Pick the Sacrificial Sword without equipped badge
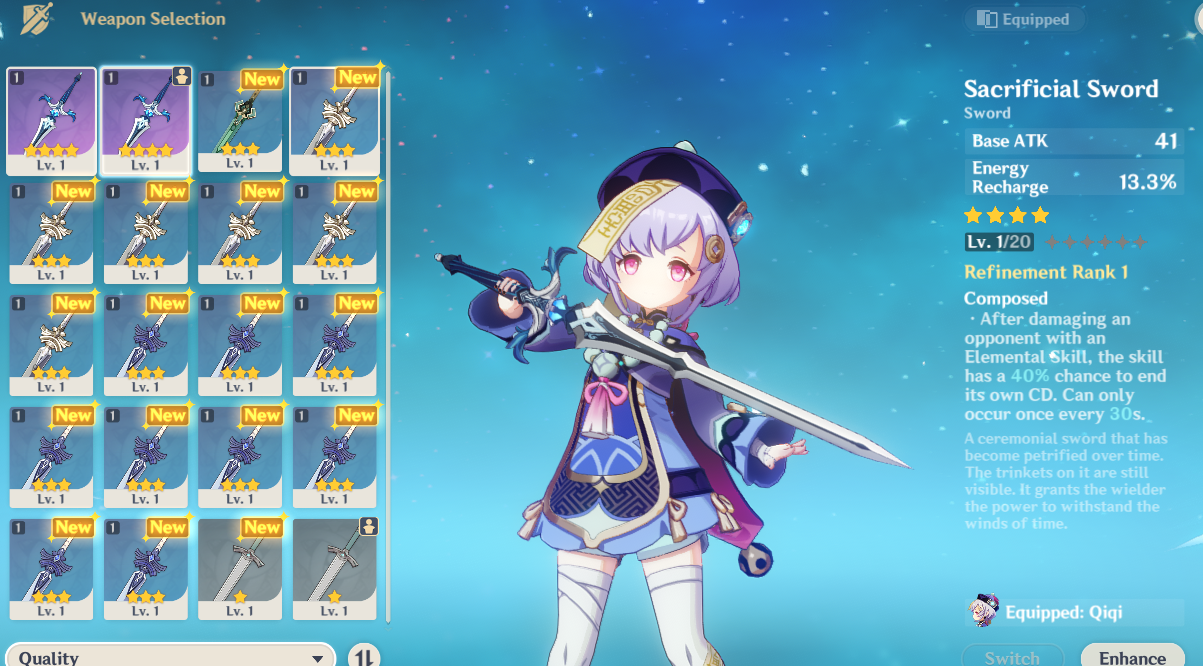 coord(51,121)
